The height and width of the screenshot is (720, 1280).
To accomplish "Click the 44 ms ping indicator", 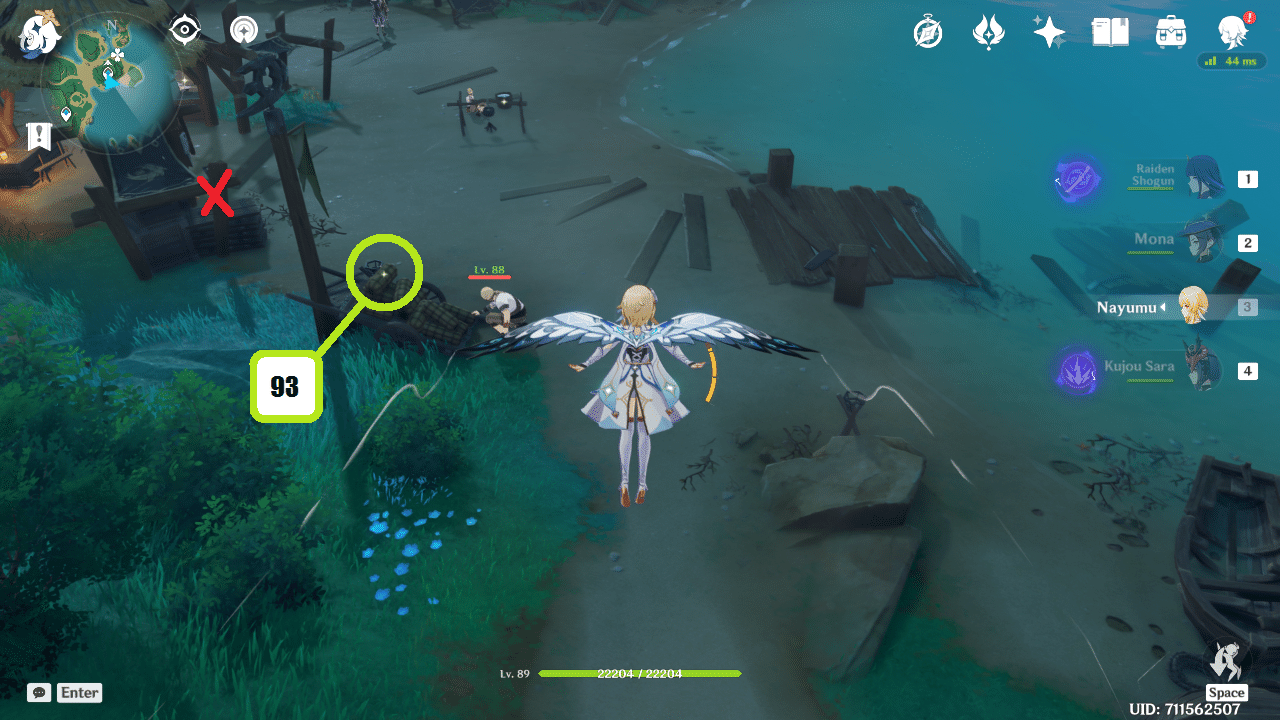I will click(1232, 61).
